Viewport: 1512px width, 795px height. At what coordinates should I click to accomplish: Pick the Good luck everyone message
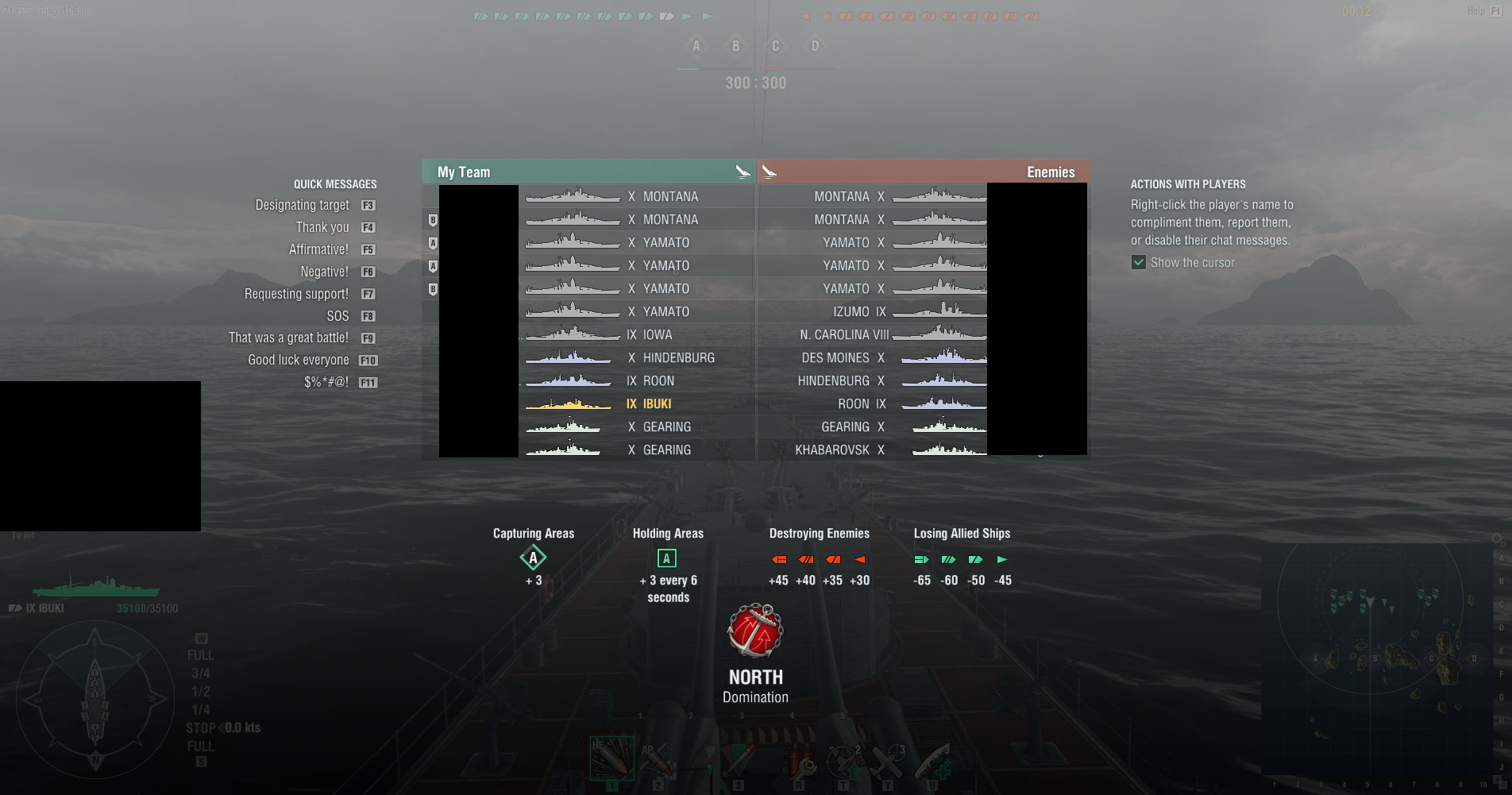tap(298, 360)
